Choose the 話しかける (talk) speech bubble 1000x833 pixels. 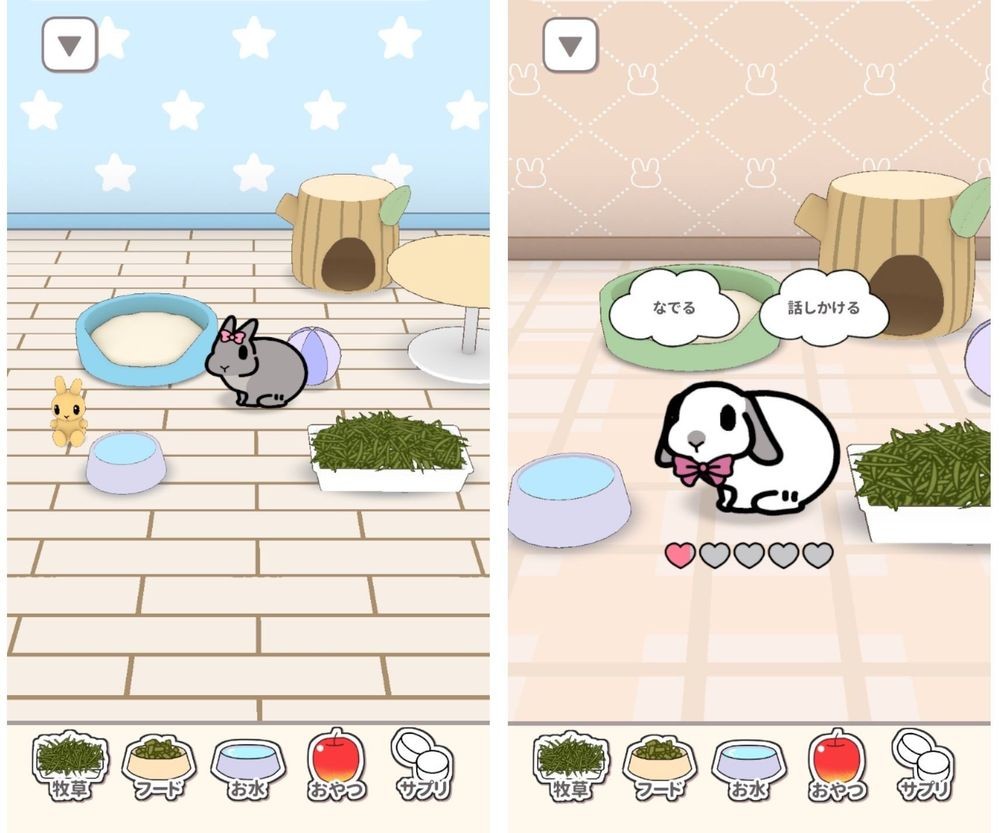(x=823, y=307)
